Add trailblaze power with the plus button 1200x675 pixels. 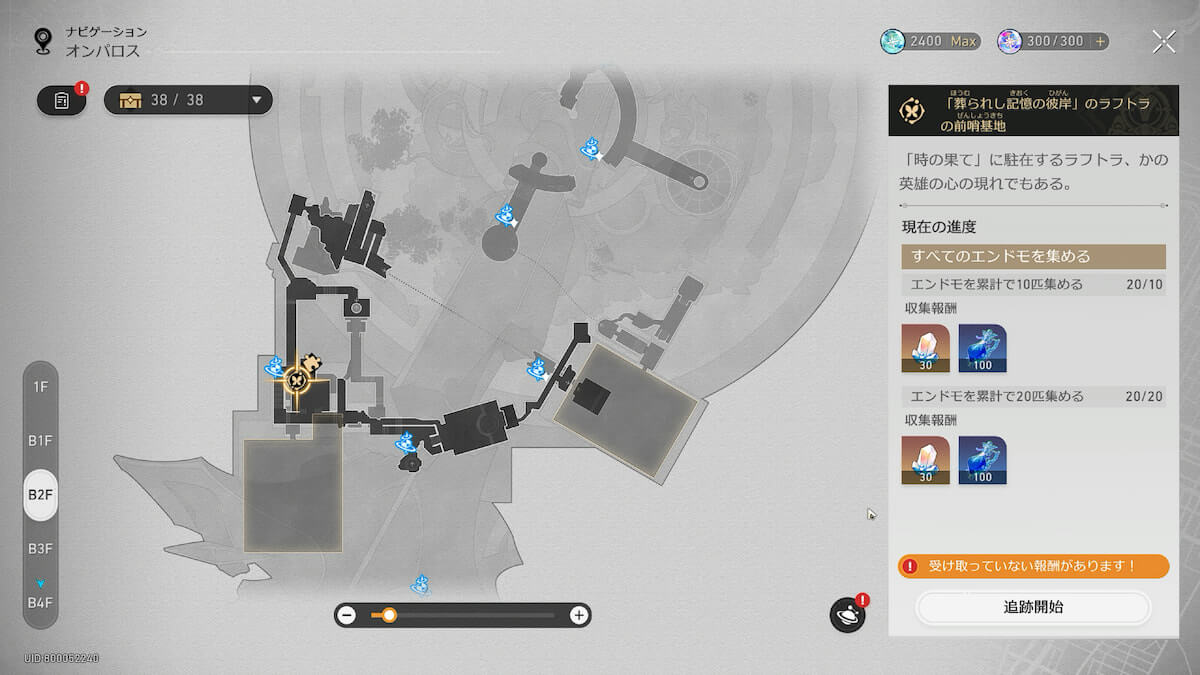coord(1101,42)
